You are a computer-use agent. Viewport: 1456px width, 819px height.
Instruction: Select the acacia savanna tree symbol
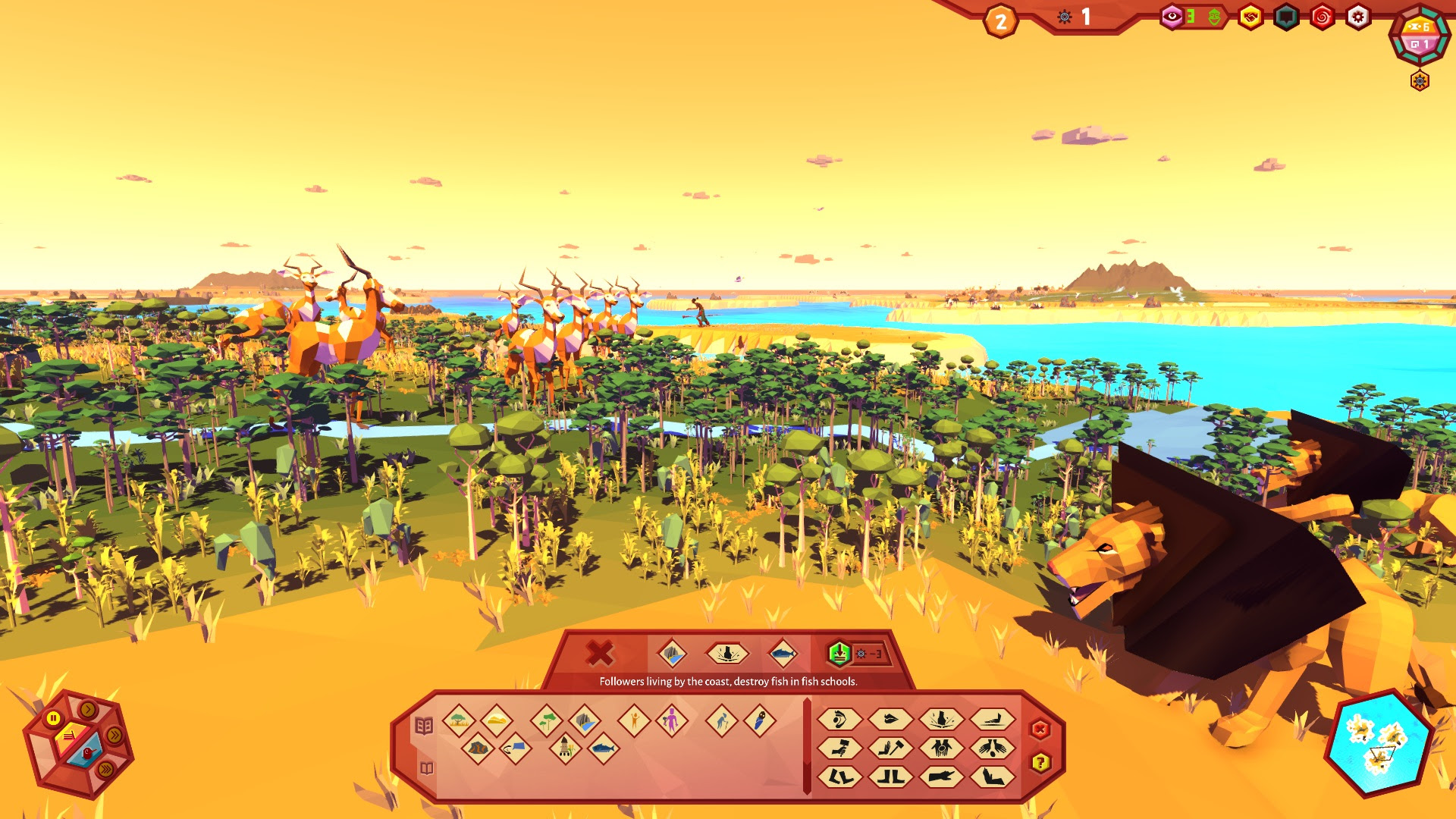pos(459,720)
